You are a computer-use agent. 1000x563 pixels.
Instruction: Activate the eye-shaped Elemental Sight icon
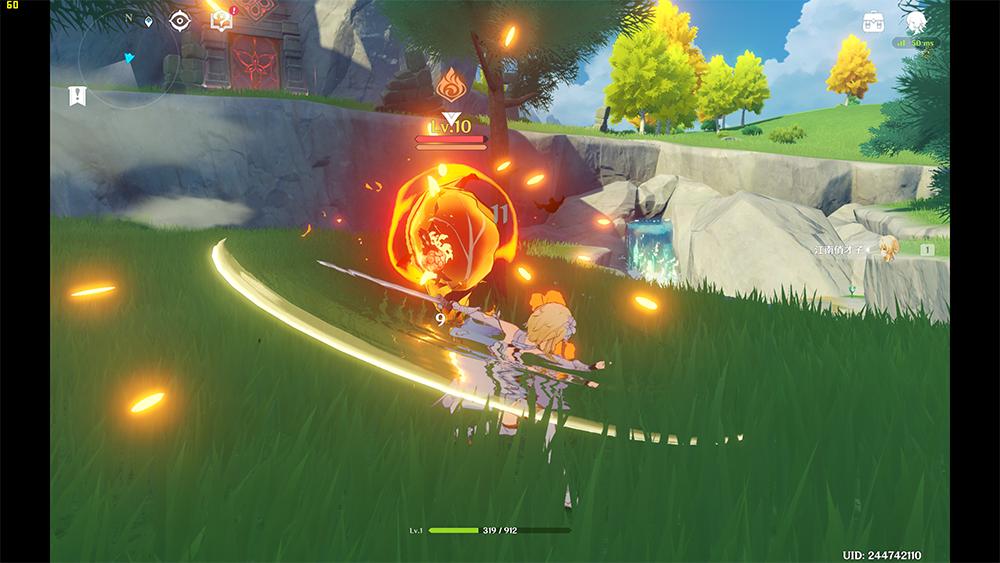click(180, 20)
